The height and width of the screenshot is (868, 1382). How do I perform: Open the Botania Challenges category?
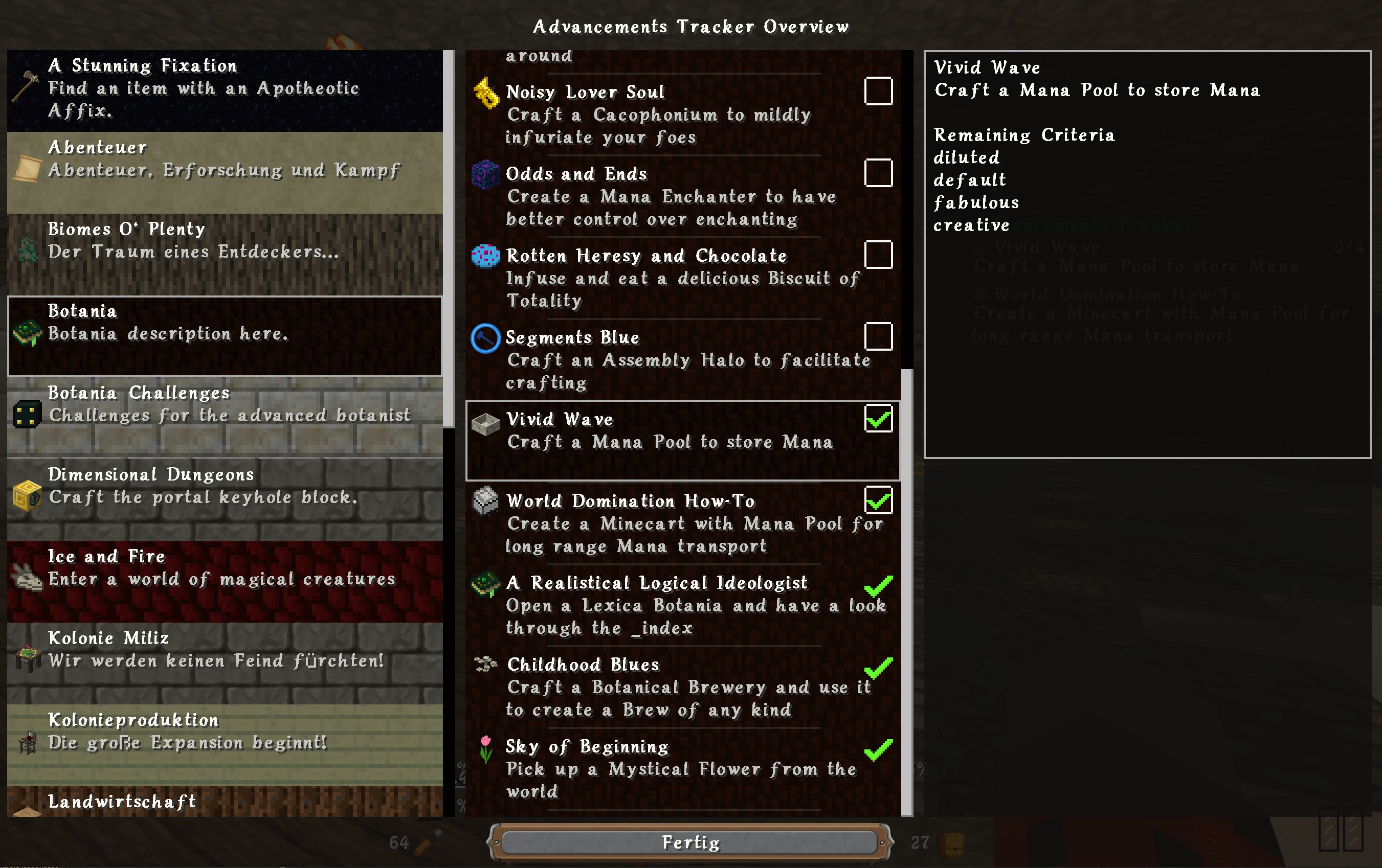click(225, 417)
